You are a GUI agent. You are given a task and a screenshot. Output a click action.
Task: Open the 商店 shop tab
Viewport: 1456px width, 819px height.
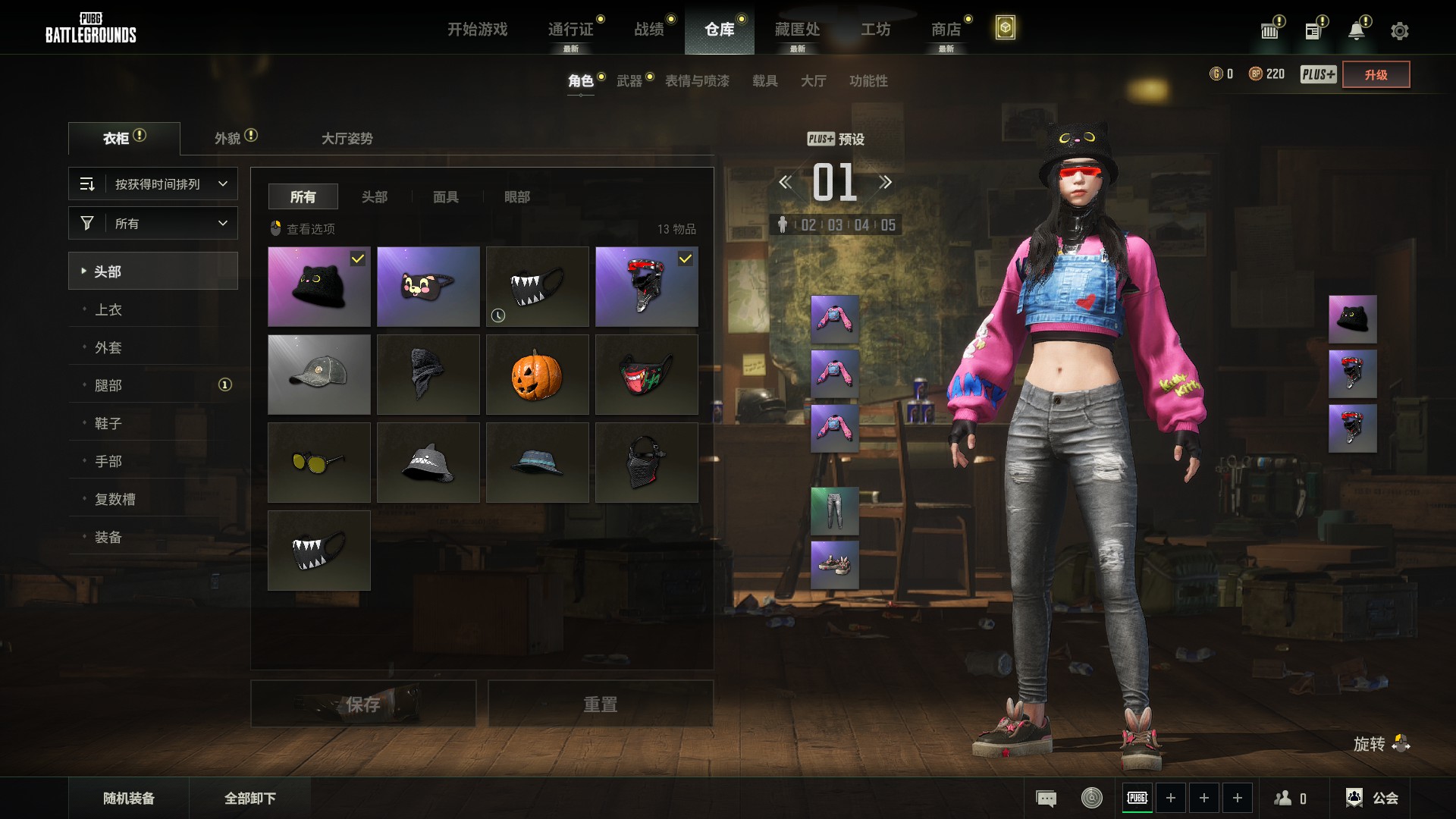click(946, 29)
